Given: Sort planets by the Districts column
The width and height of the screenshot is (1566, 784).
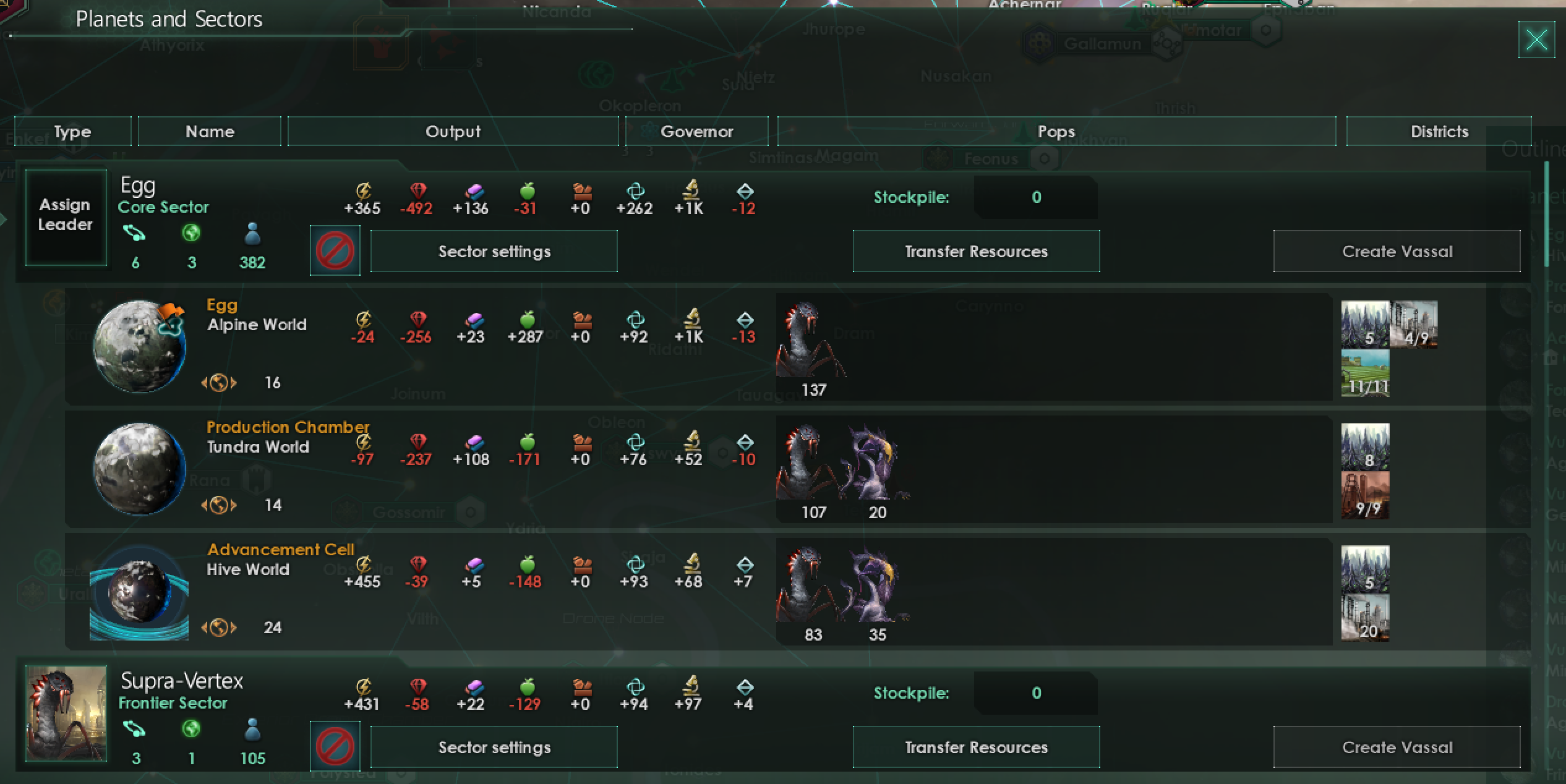Looking at the screenshot, I should [1439, 131].
